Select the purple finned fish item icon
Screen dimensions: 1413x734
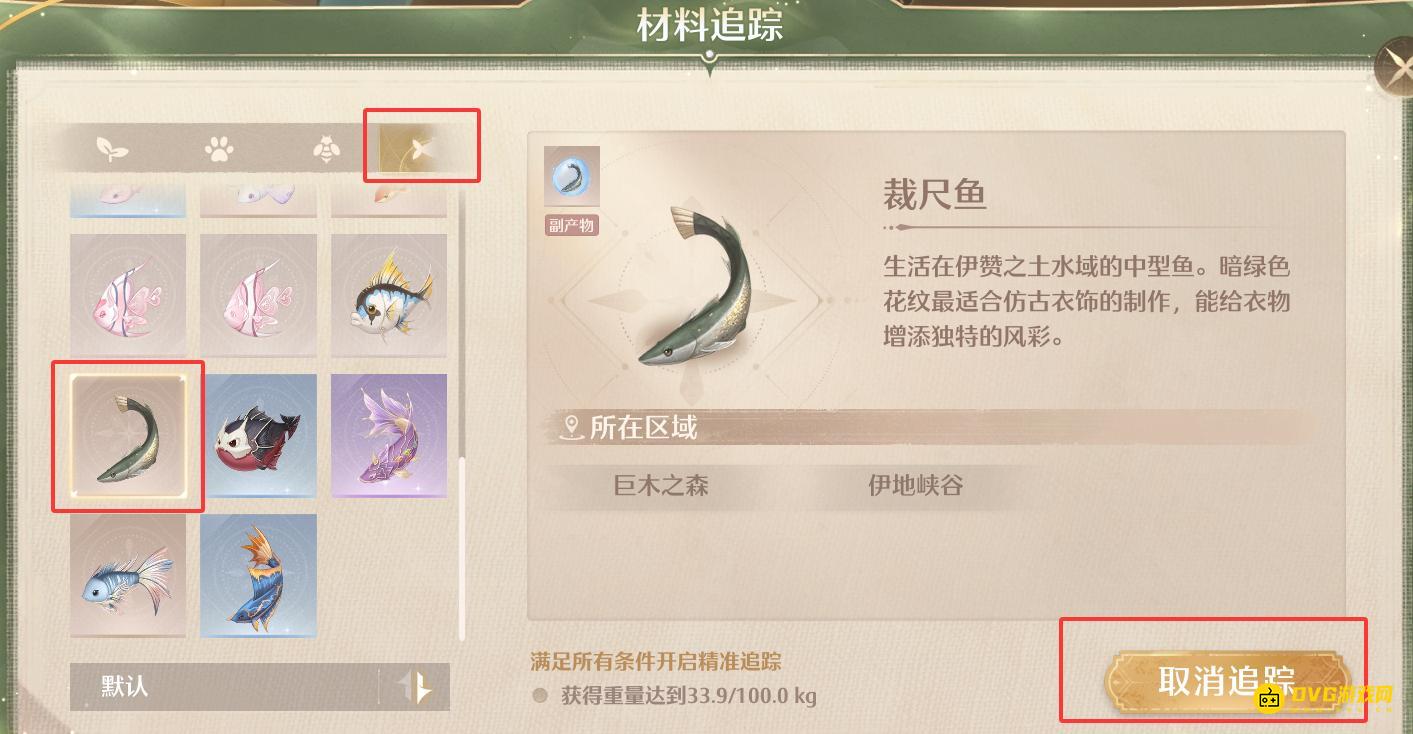coord(388,435)
